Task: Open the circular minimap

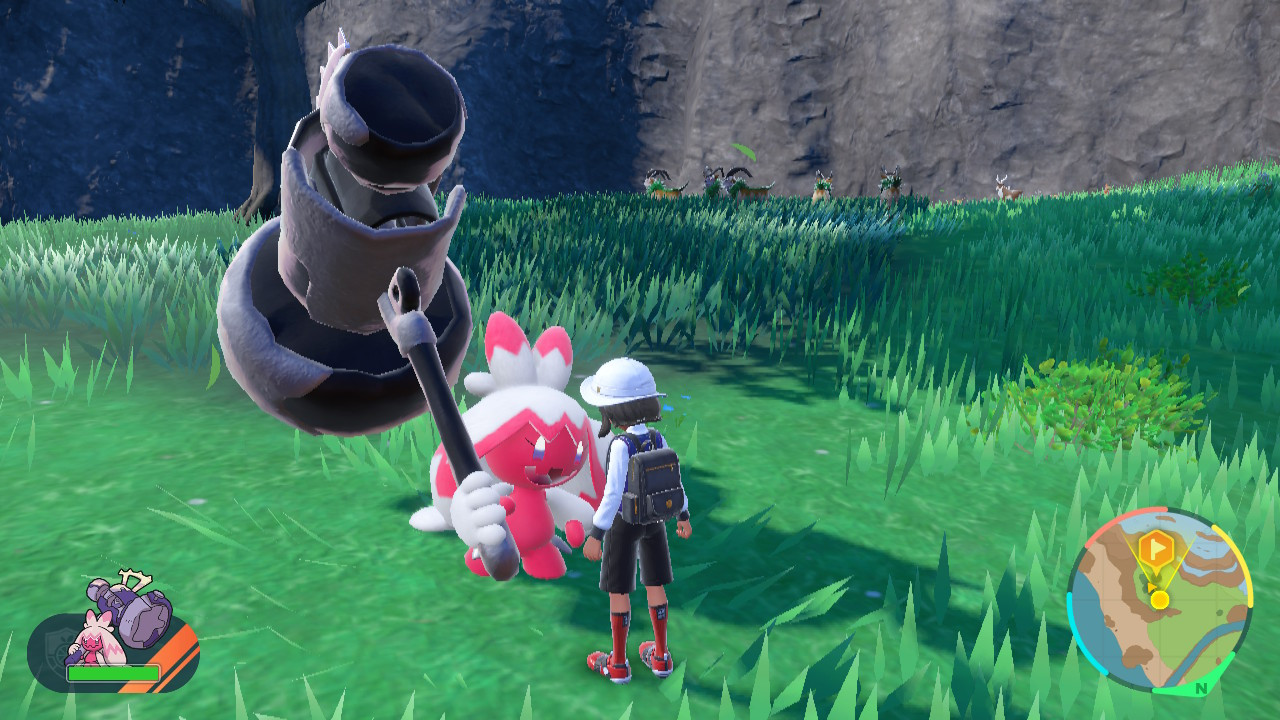Action: [x=1159, y=601]
